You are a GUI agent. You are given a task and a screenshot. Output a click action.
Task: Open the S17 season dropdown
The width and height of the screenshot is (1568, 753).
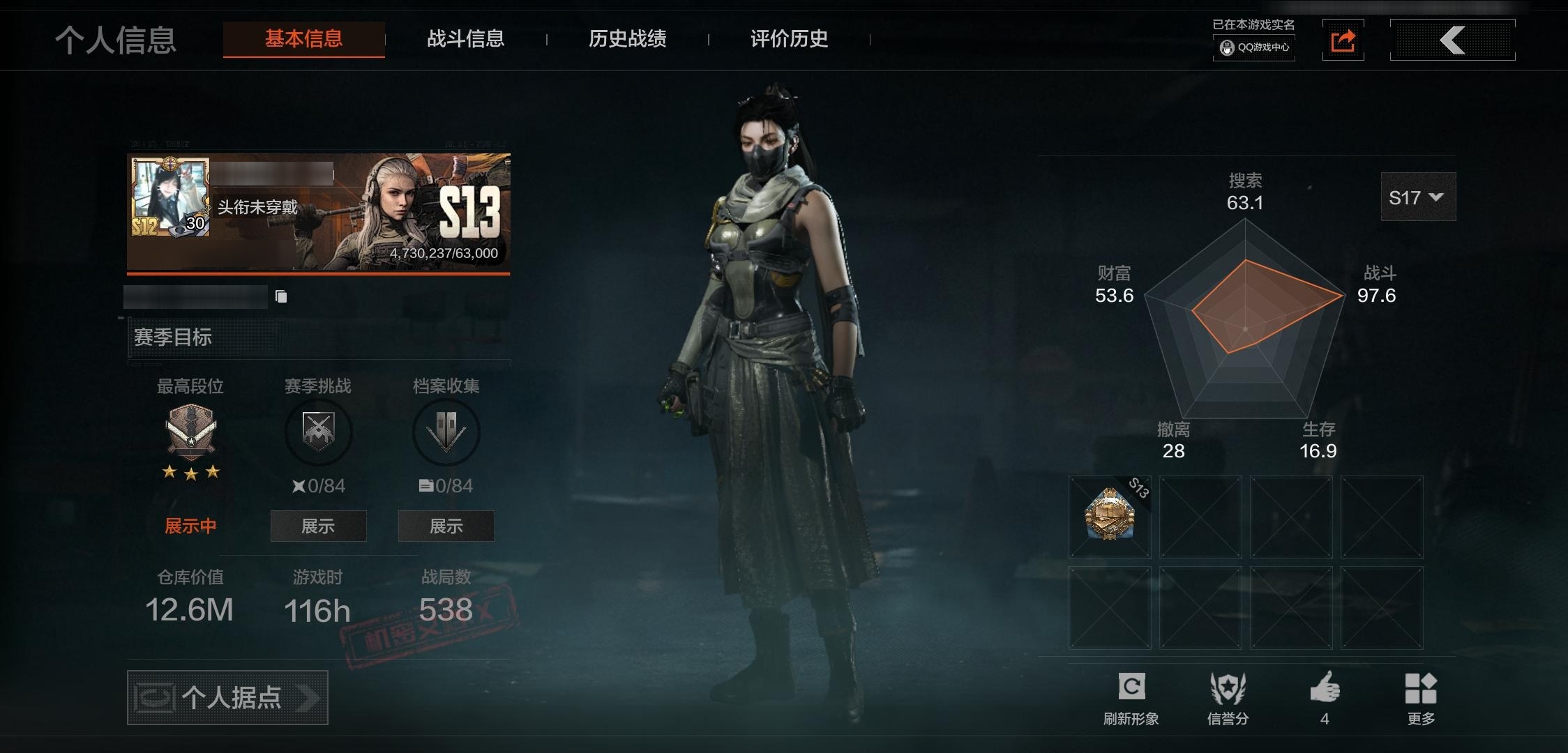pyautogui.click(x=1417, y=197)
